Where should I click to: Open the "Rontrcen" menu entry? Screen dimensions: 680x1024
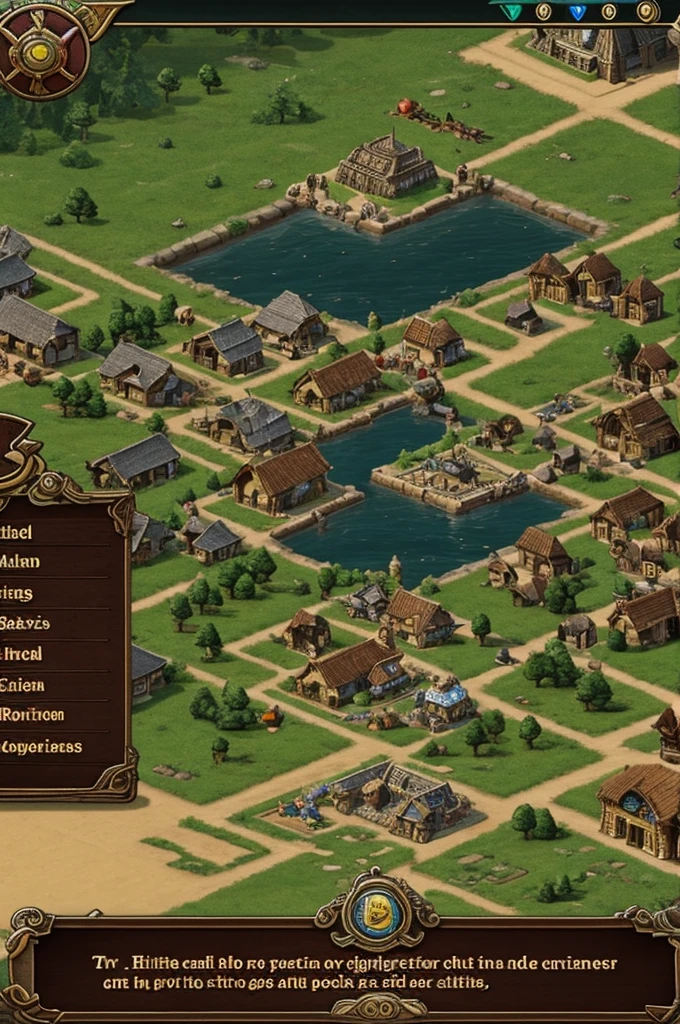[33, 715]
